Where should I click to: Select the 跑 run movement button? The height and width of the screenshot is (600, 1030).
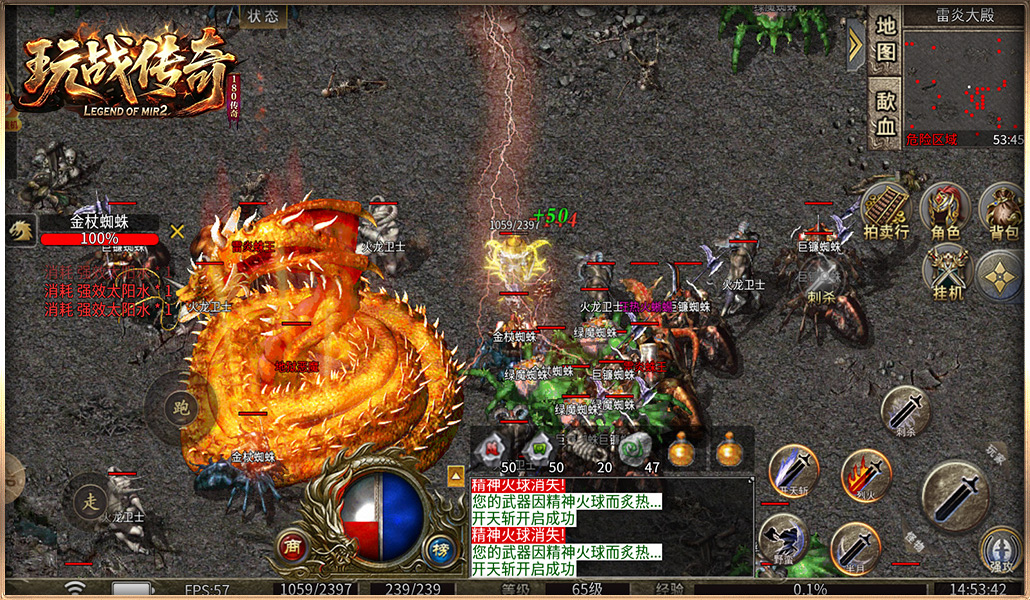(x=181, y=406)
